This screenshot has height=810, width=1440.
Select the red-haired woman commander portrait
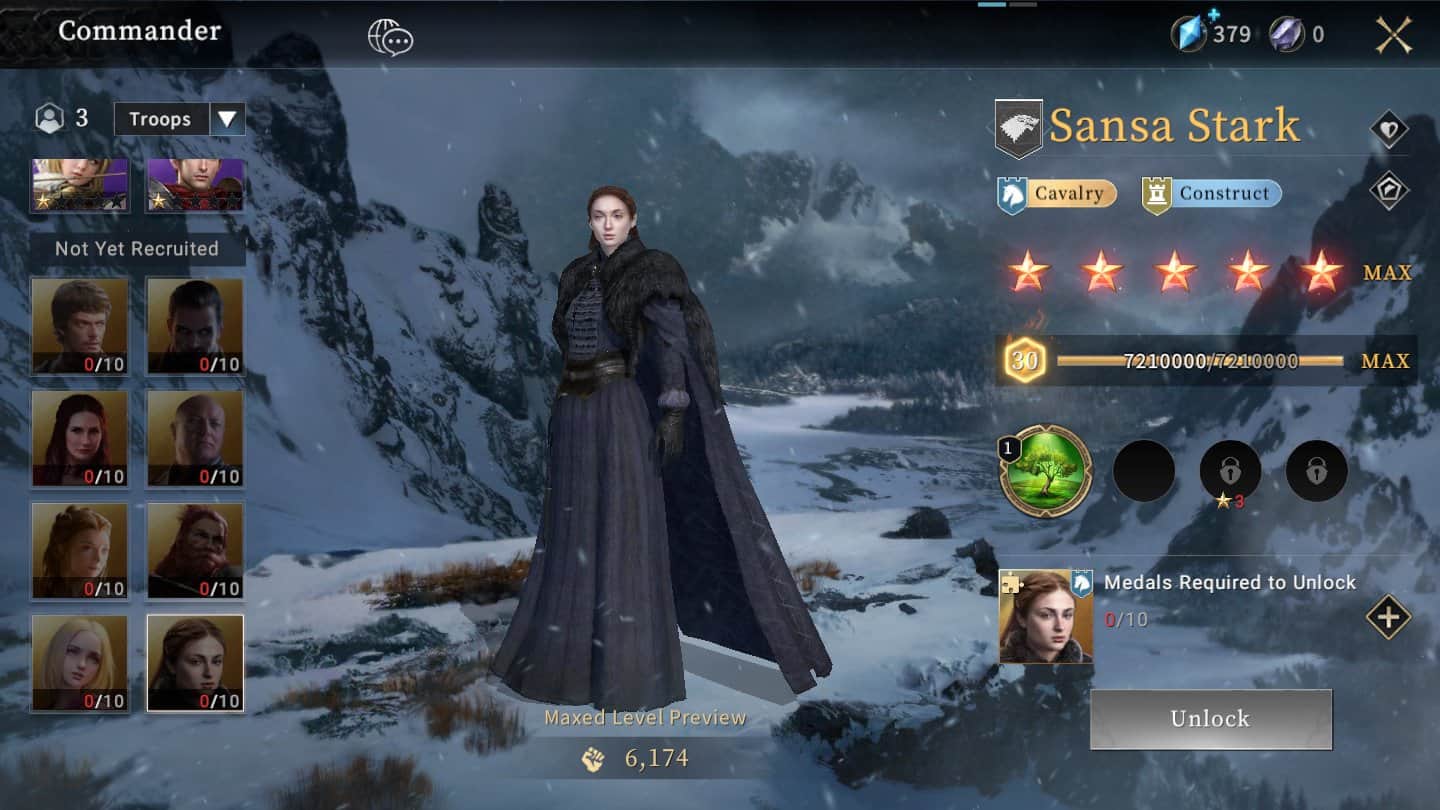80,438
